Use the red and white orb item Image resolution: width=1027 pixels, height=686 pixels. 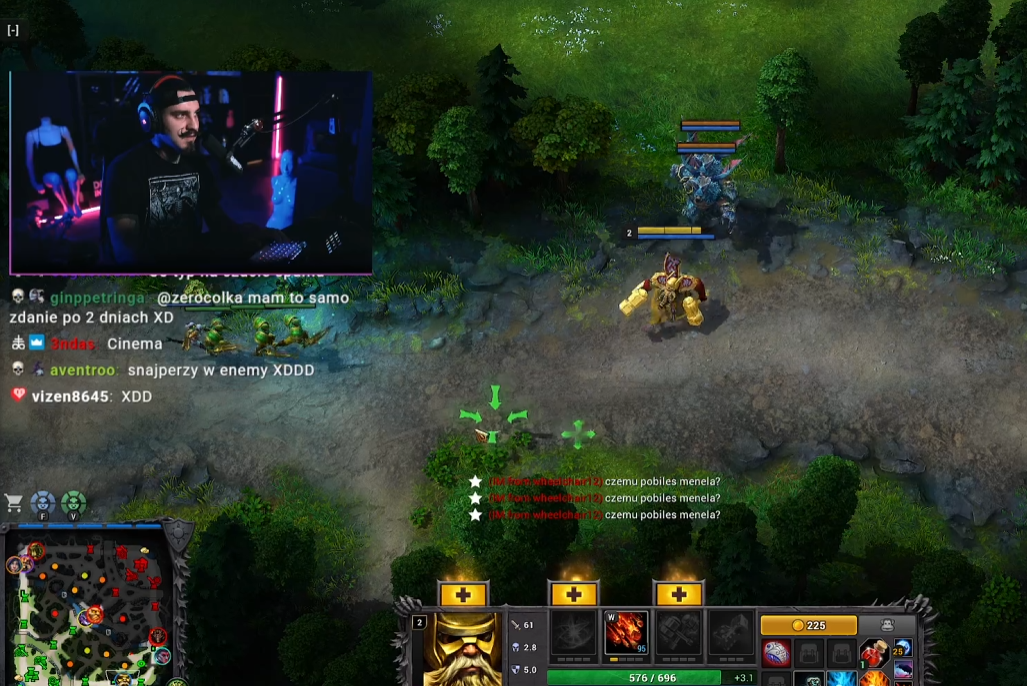point(778,654)
